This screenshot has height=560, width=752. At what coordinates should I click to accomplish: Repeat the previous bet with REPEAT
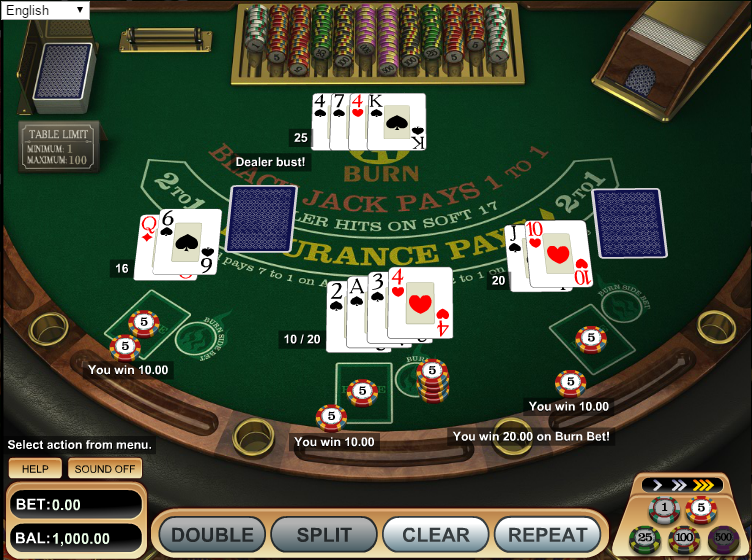[547, 535]
